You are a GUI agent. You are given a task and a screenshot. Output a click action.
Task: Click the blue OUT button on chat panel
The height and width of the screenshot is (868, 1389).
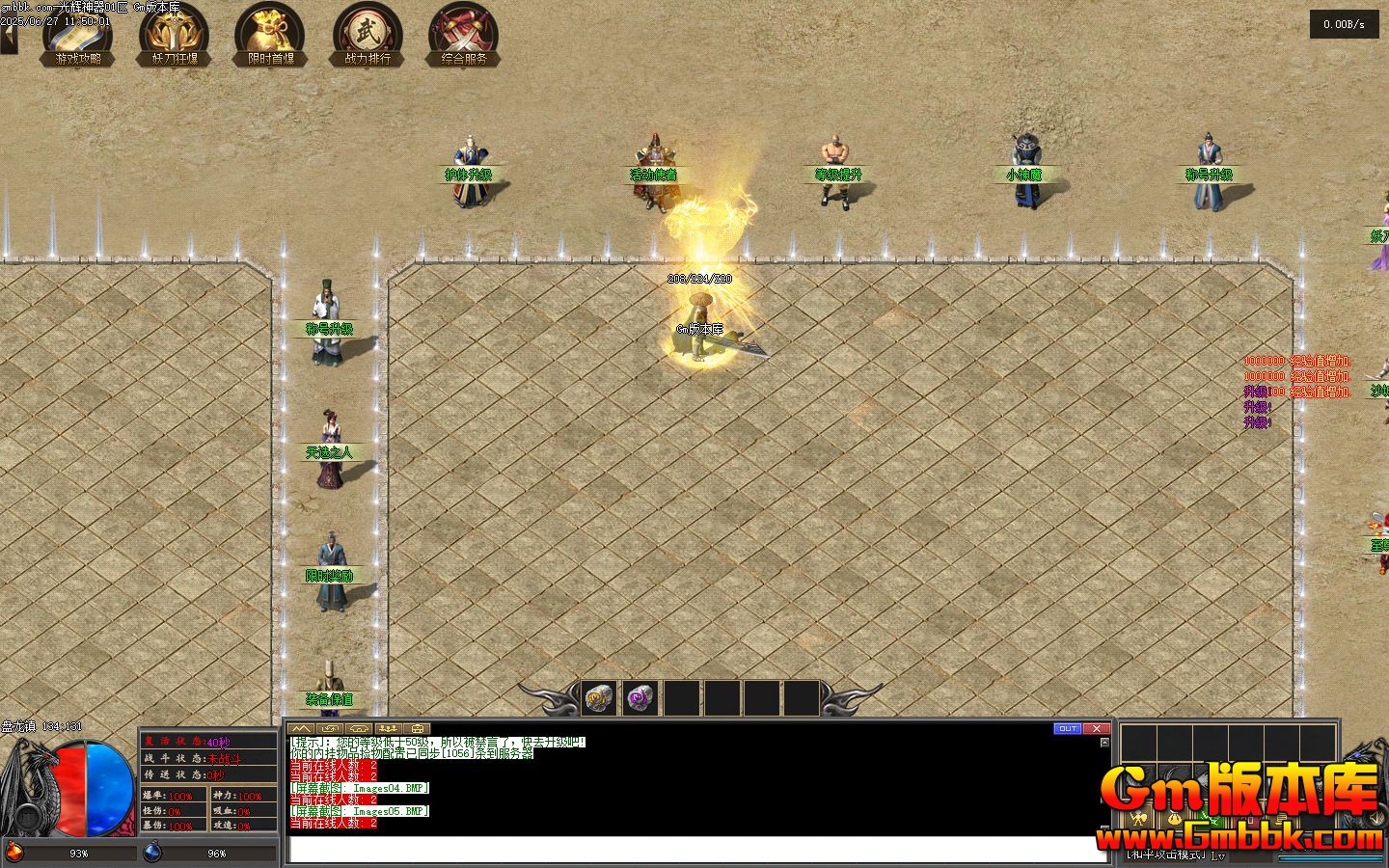point(1067,728)
